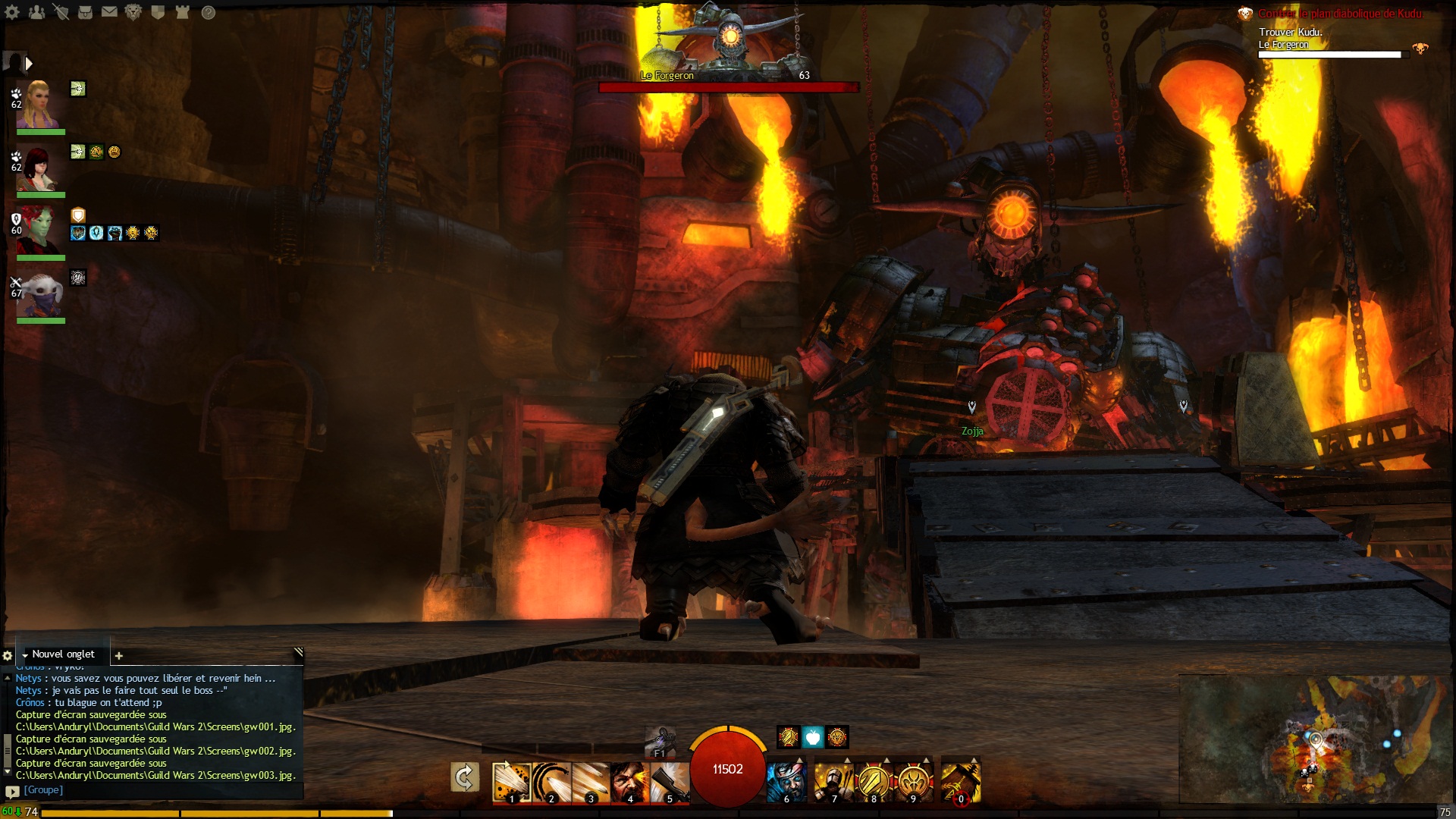Activate weapon skill 1 on the hotbar
The image size is (1456, 819).
pos(510,782)
